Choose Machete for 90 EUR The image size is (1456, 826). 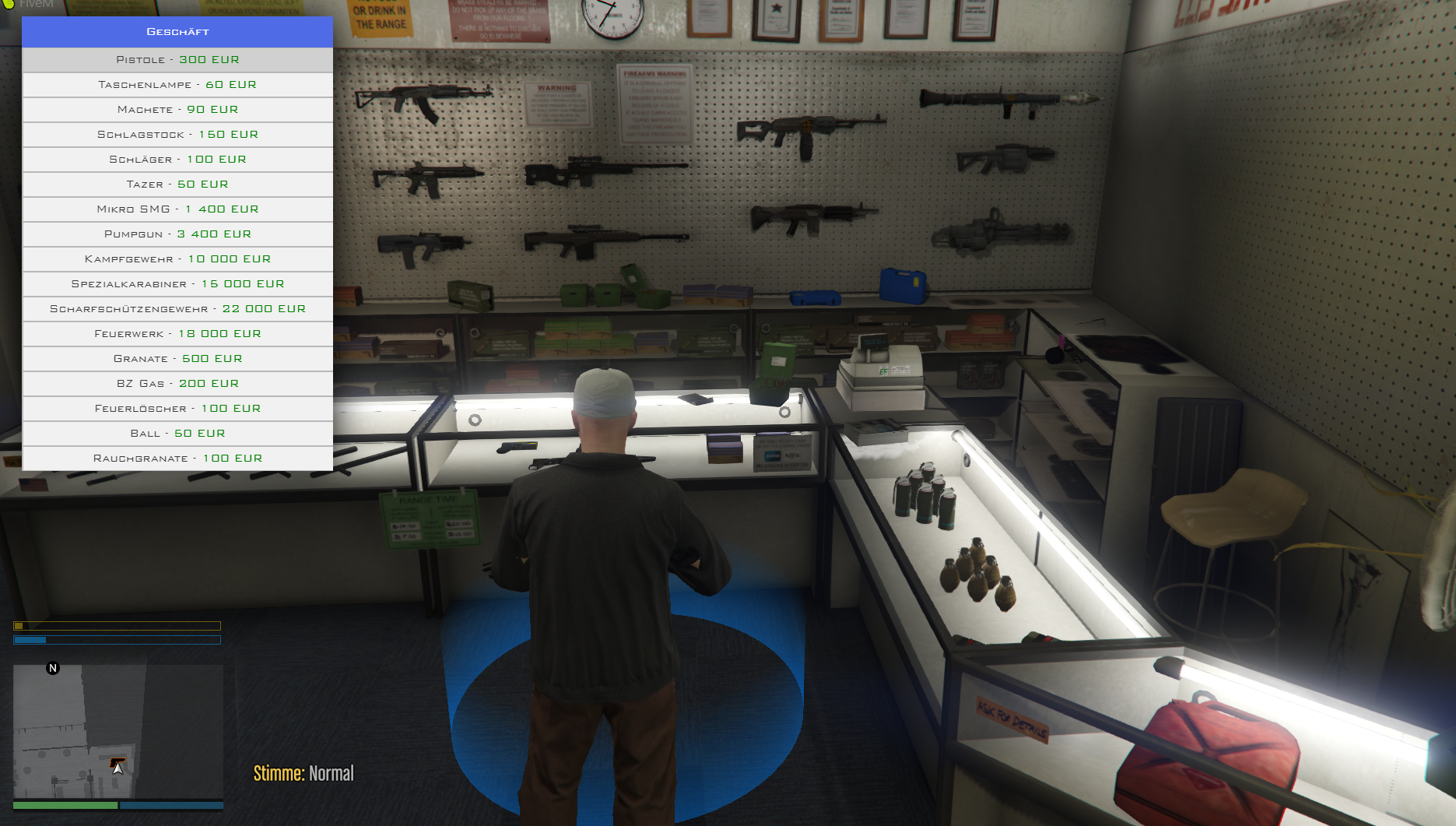point(177,110)
